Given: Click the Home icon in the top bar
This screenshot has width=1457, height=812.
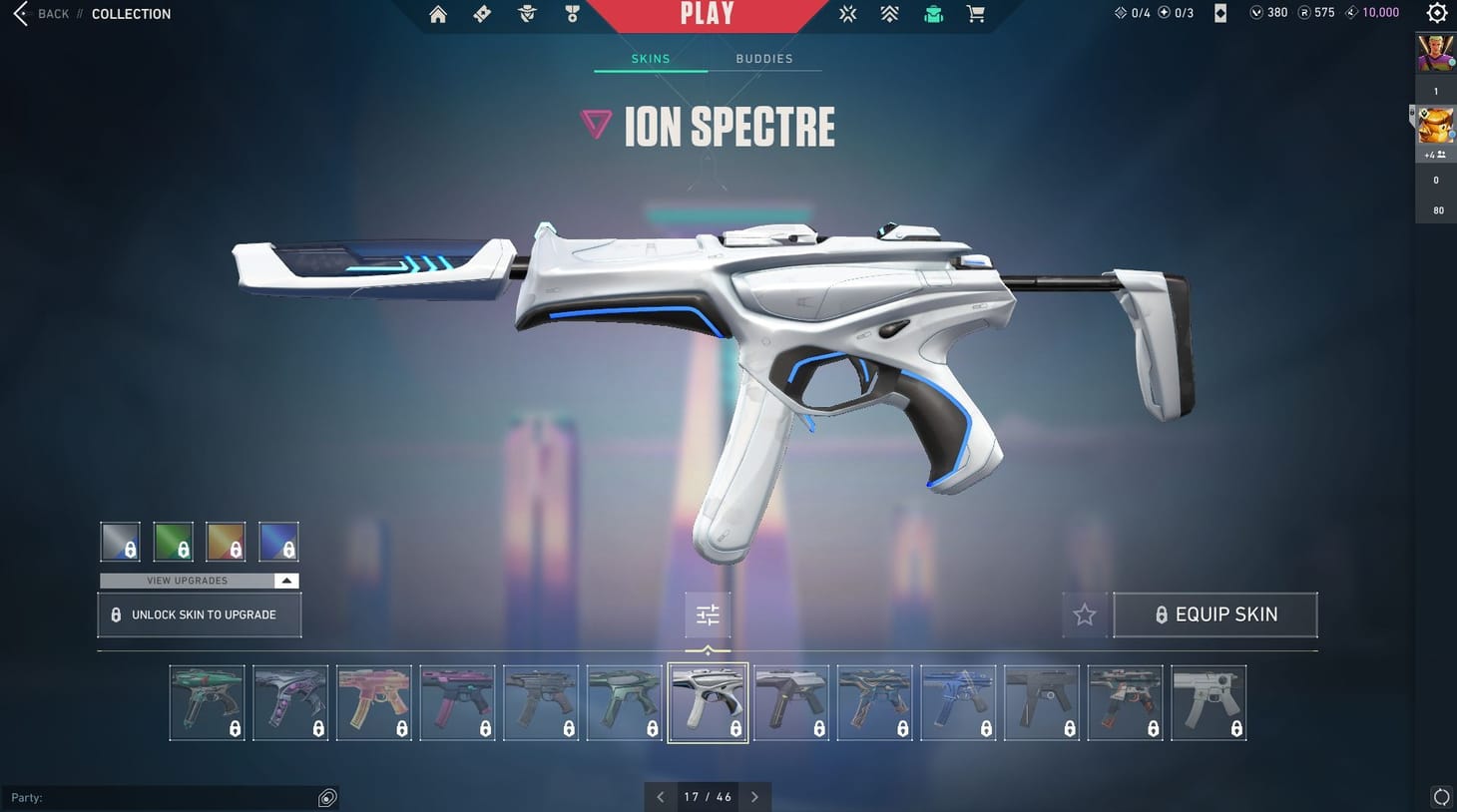Looking at the screenshot, I should pos(437,13).
